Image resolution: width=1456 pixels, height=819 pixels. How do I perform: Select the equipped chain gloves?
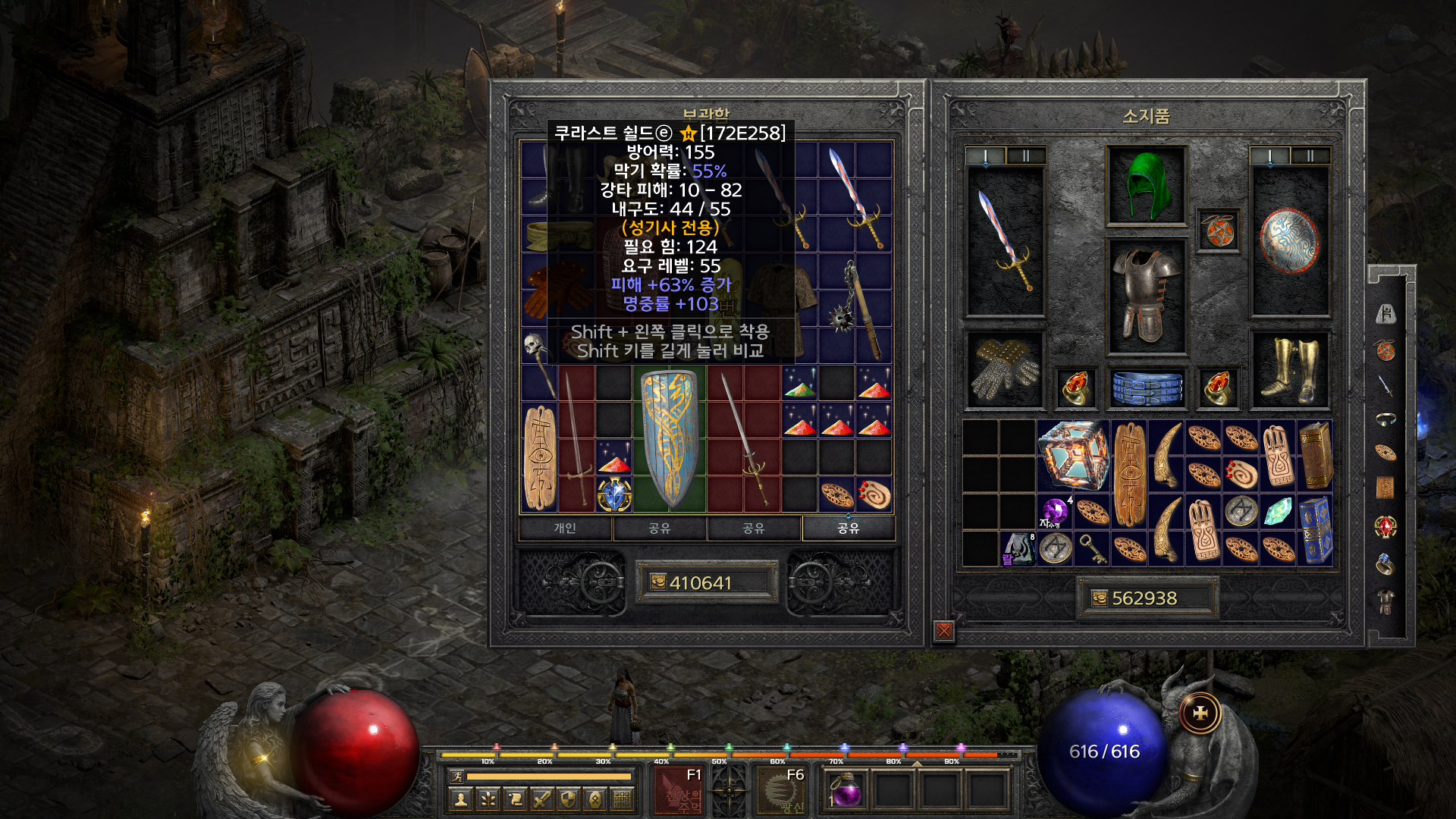coord(1005,369)
